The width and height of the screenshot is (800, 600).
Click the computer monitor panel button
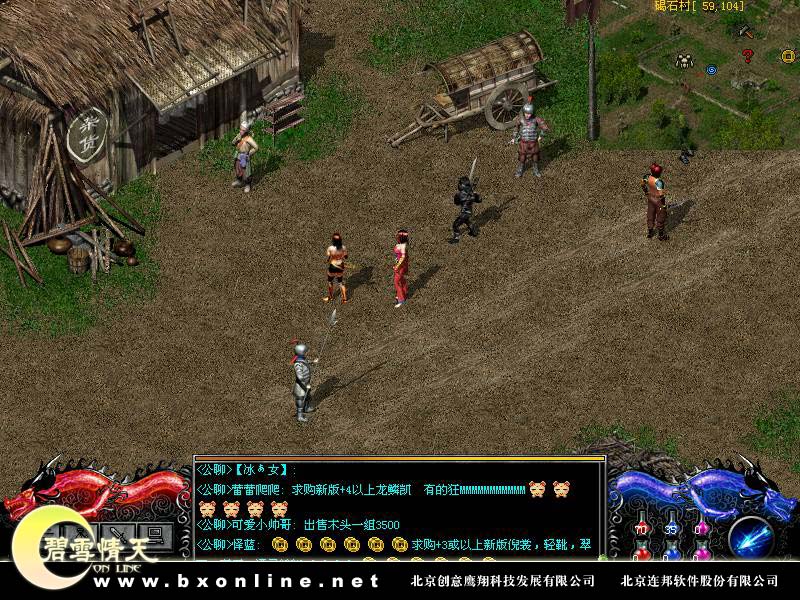(153, 533)
